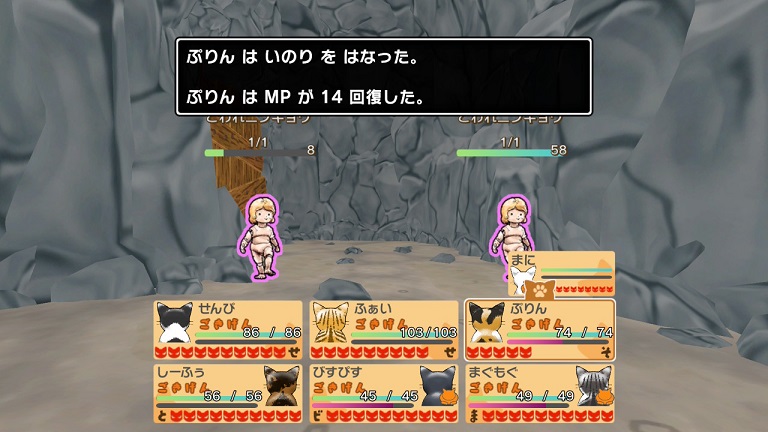Click ぷりん's party status panel
This screenshot has width=768, height=432.
click(x=540, y=330)
